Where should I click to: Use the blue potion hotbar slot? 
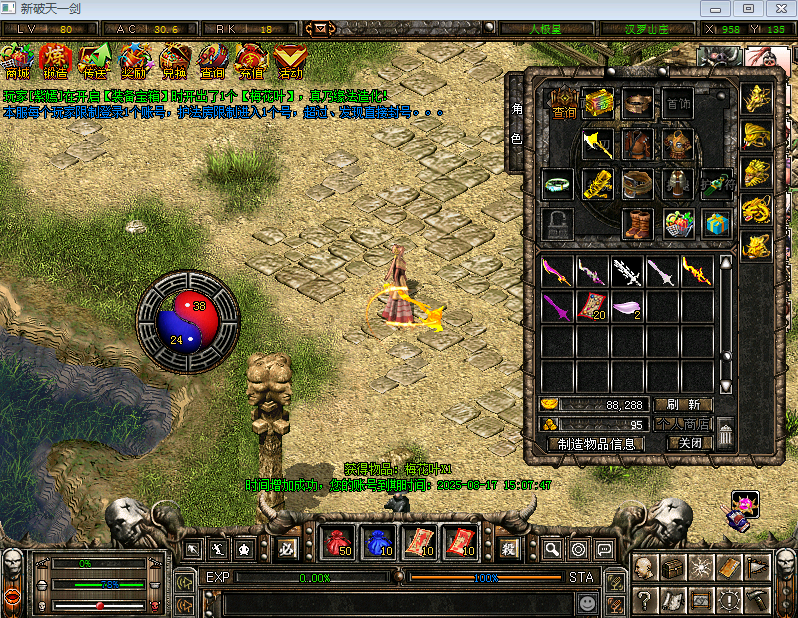(x=377, y=543)
